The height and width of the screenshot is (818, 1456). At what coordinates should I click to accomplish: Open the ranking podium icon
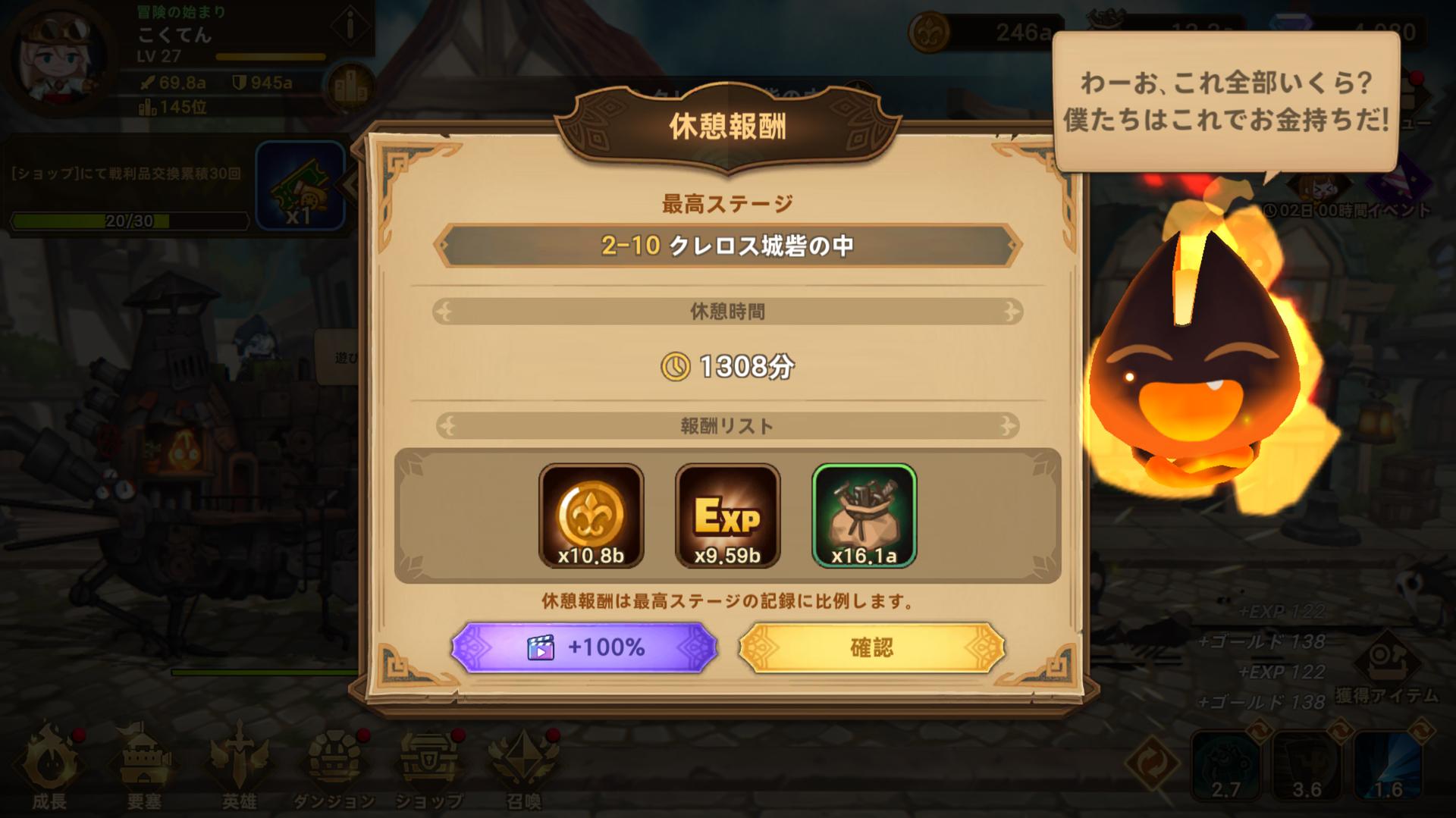coord(350,89)
